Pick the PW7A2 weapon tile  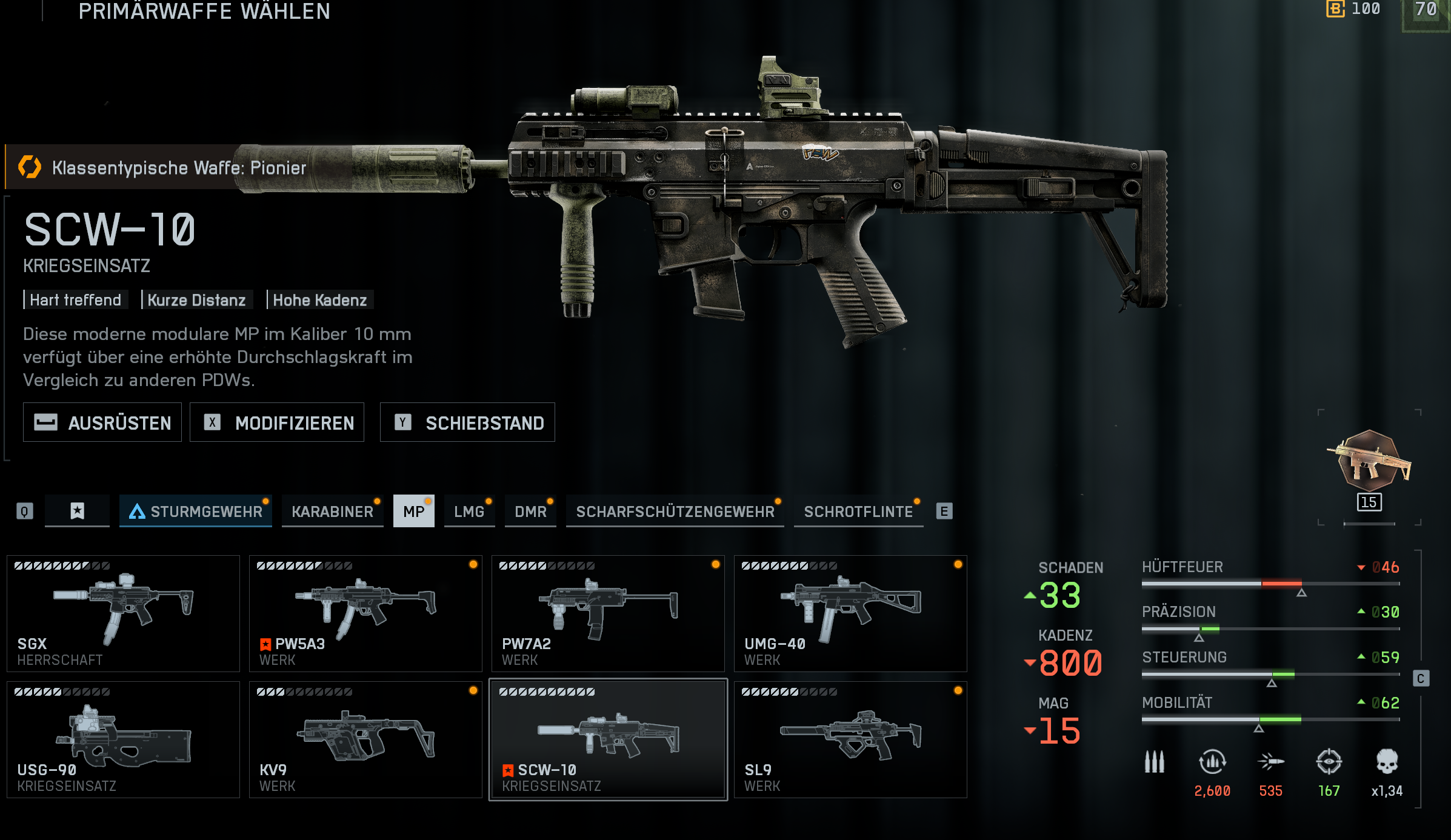[x=608, y=613]
